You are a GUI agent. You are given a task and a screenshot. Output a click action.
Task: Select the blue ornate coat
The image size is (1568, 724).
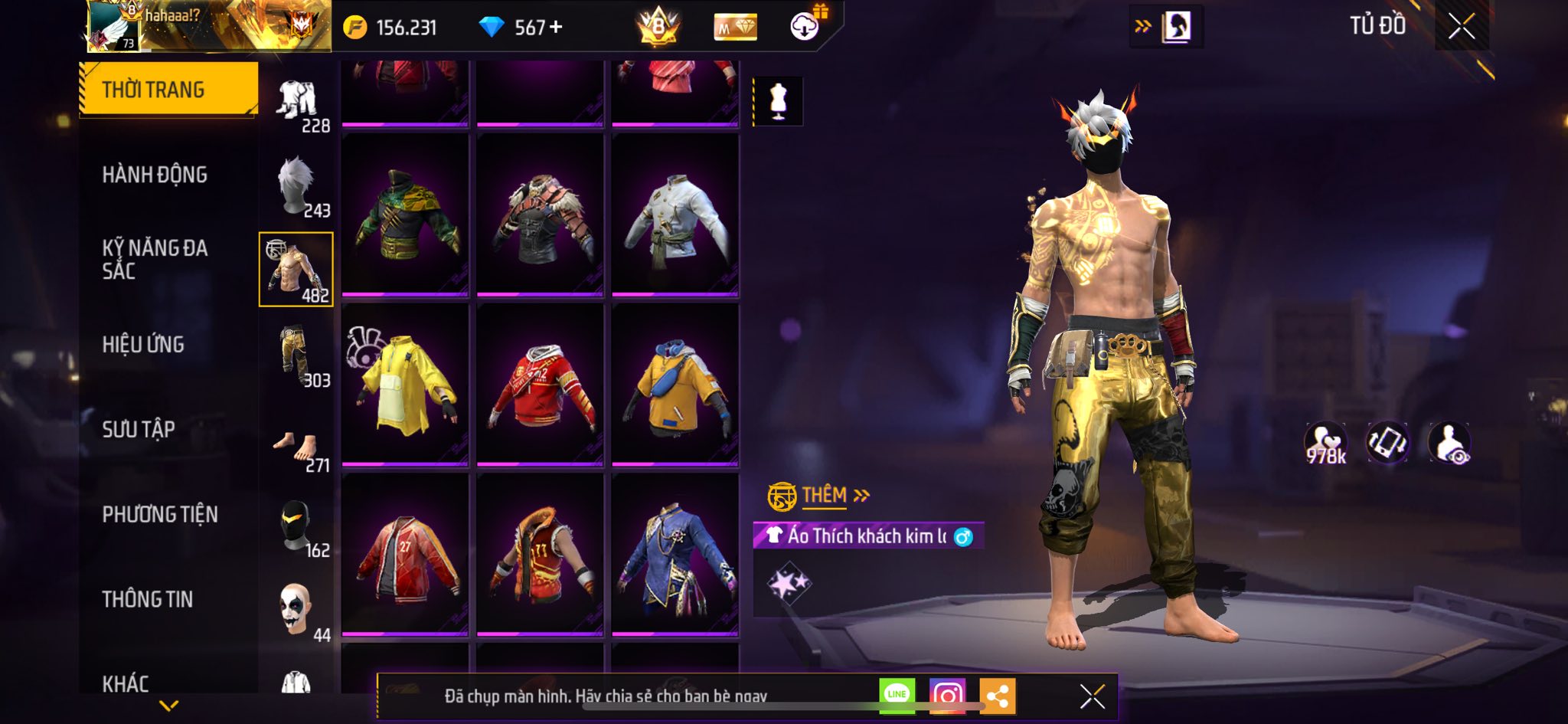[x=675, y=555]
